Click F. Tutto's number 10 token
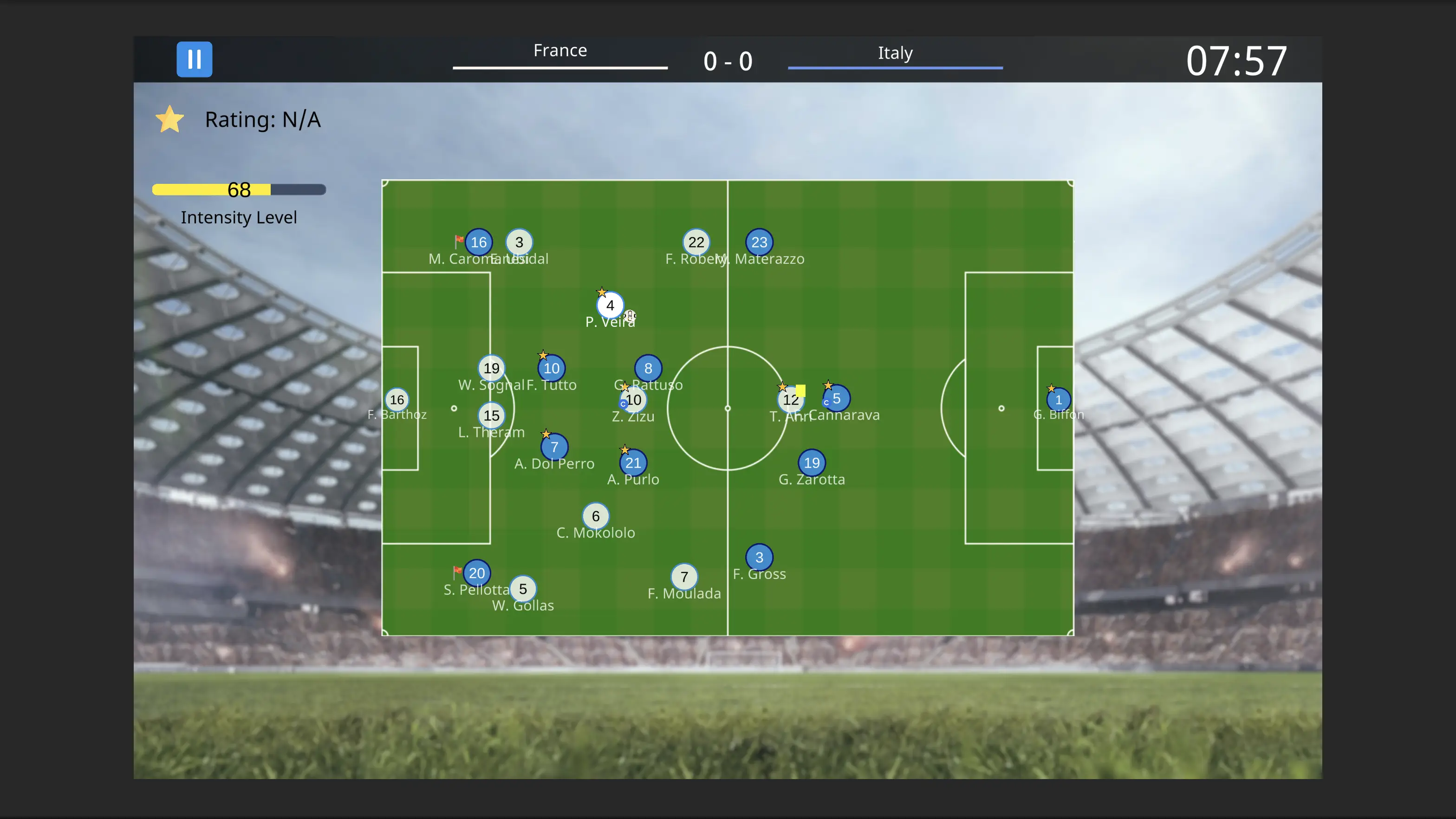Screen dimensions: 1456x819 tap(551, 369)
